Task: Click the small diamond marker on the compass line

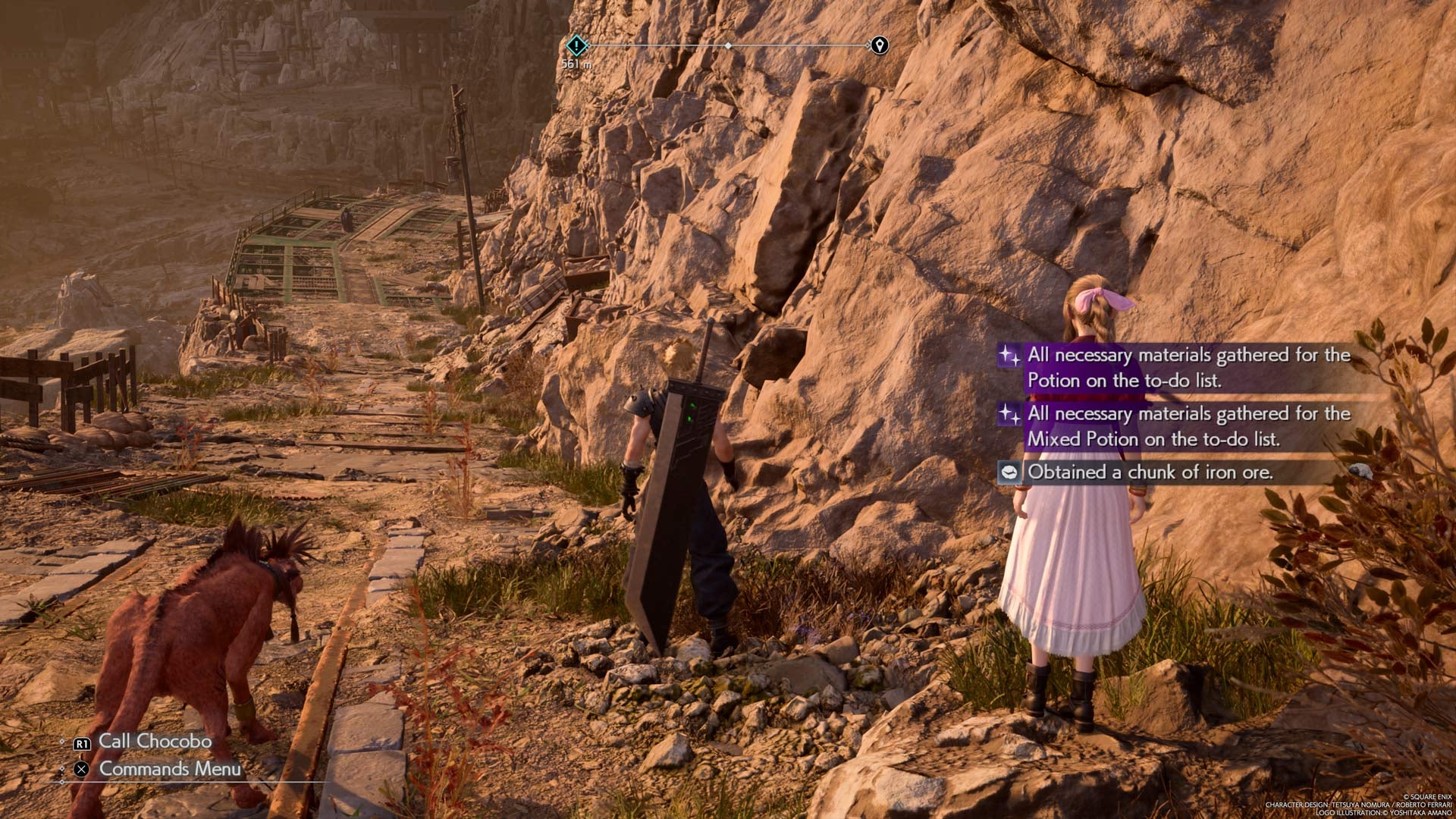Action: 730,46
